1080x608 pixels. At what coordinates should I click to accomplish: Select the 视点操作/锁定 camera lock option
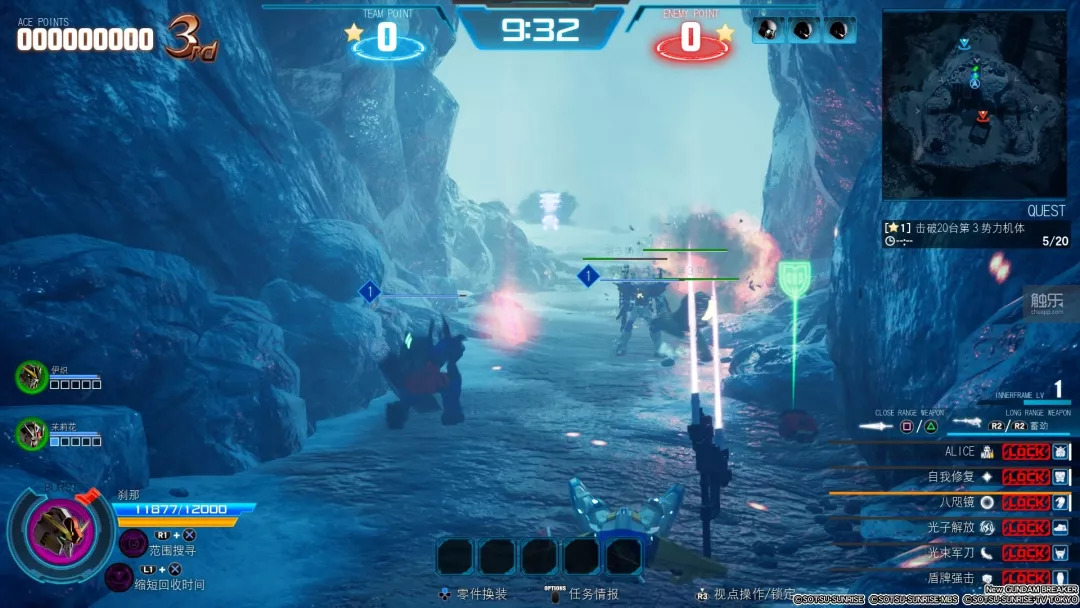(745, 594)
